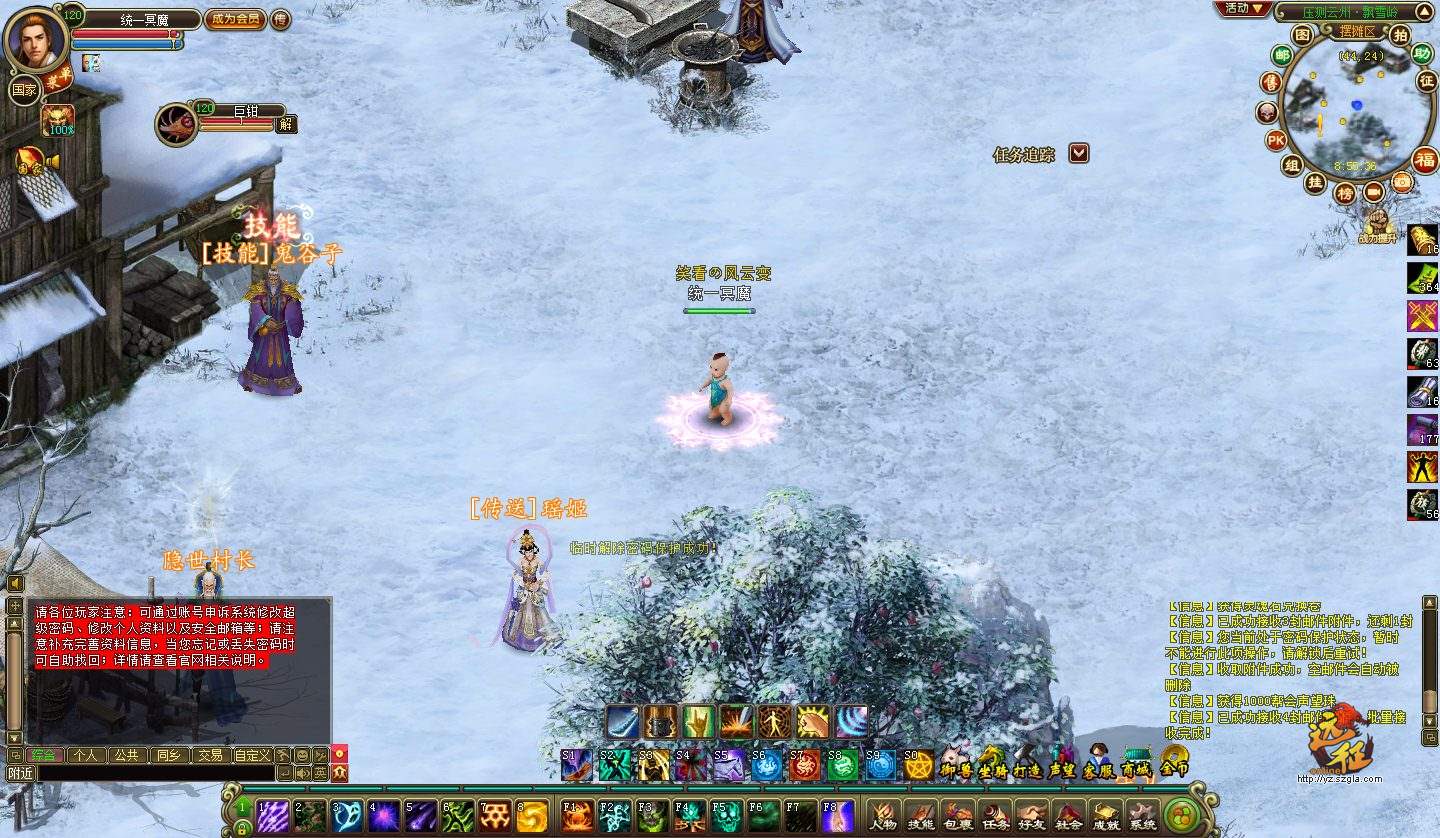1440x838 pixels.
Task: Expand the 任务追踪 quest tracker arrow
Action: click(x=1078, y=153)
